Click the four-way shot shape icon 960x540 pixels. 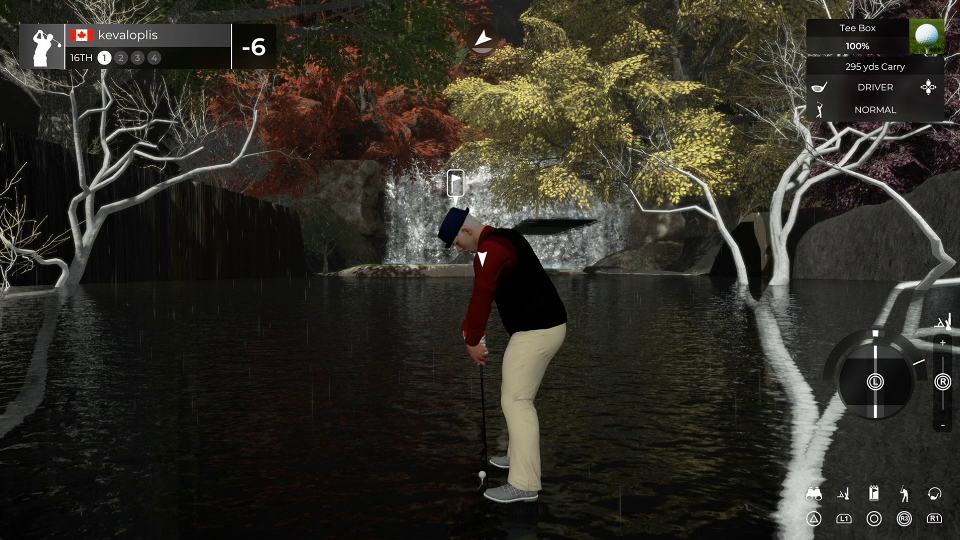tap(930, 88)
